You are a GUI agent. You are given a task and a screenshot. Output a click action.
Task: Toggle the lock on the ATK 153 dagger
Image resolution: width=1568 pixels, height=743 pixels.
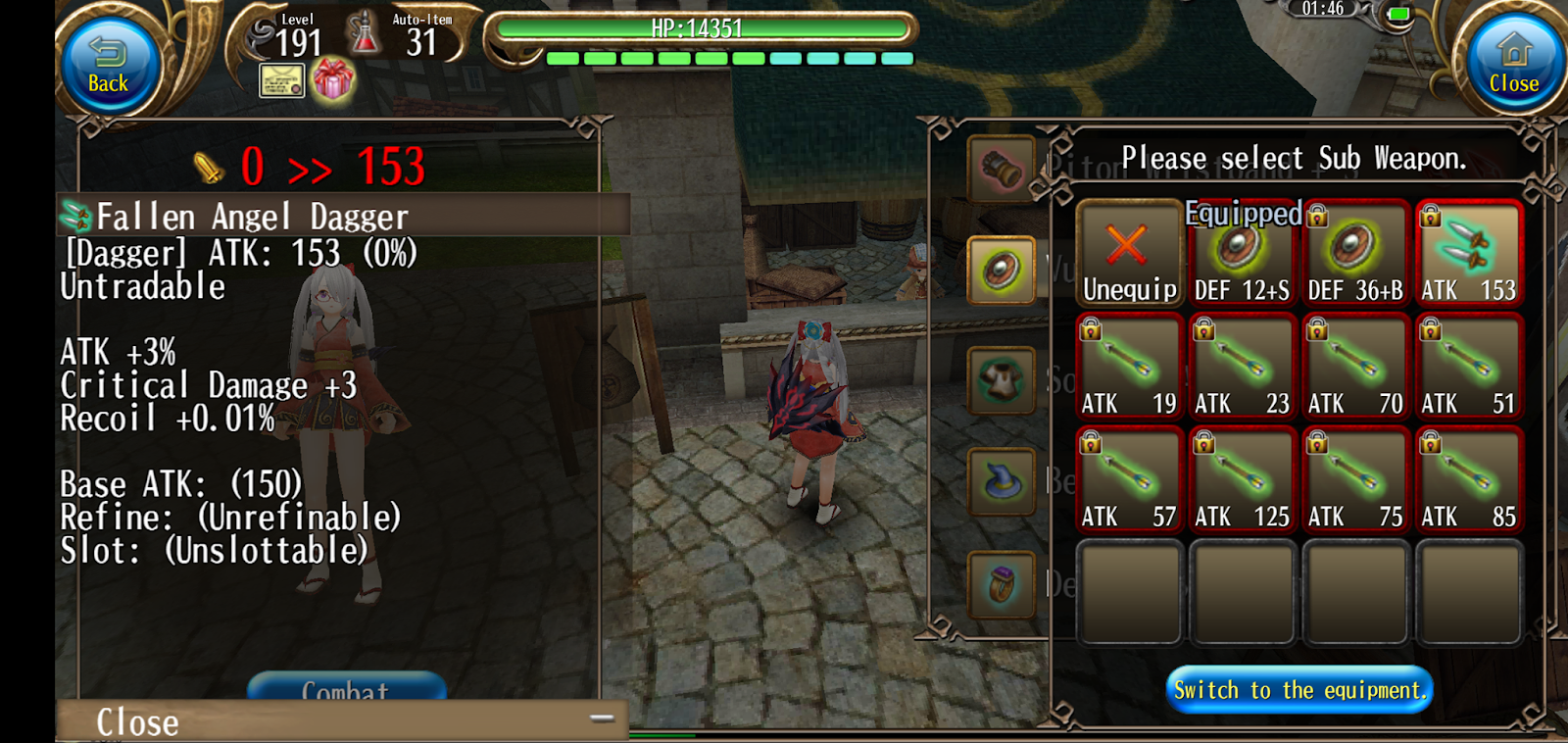click(x=1430, y=218)
